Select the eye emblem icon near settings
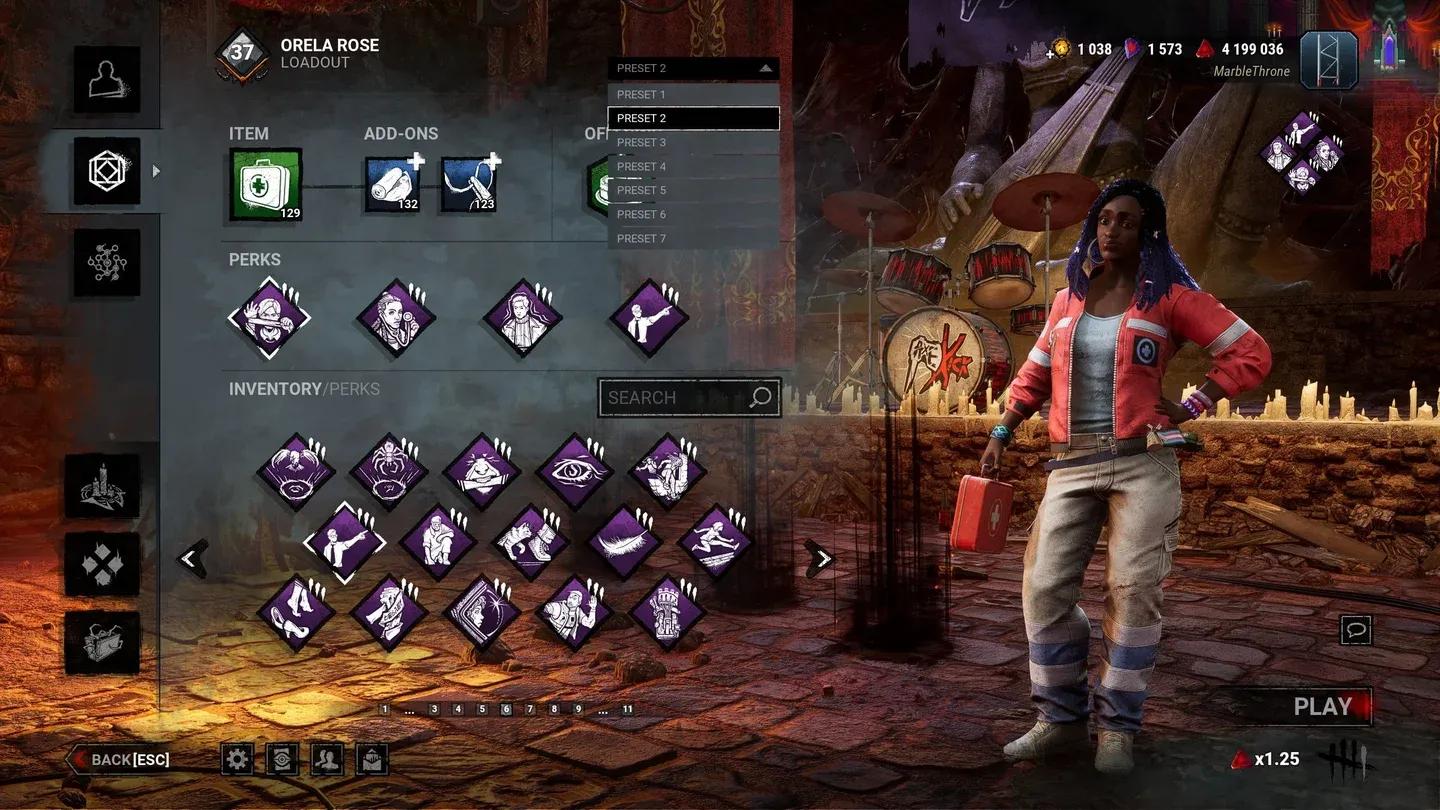The height and width of the screenshot is (810, 1440). click(x=282, y=759)
